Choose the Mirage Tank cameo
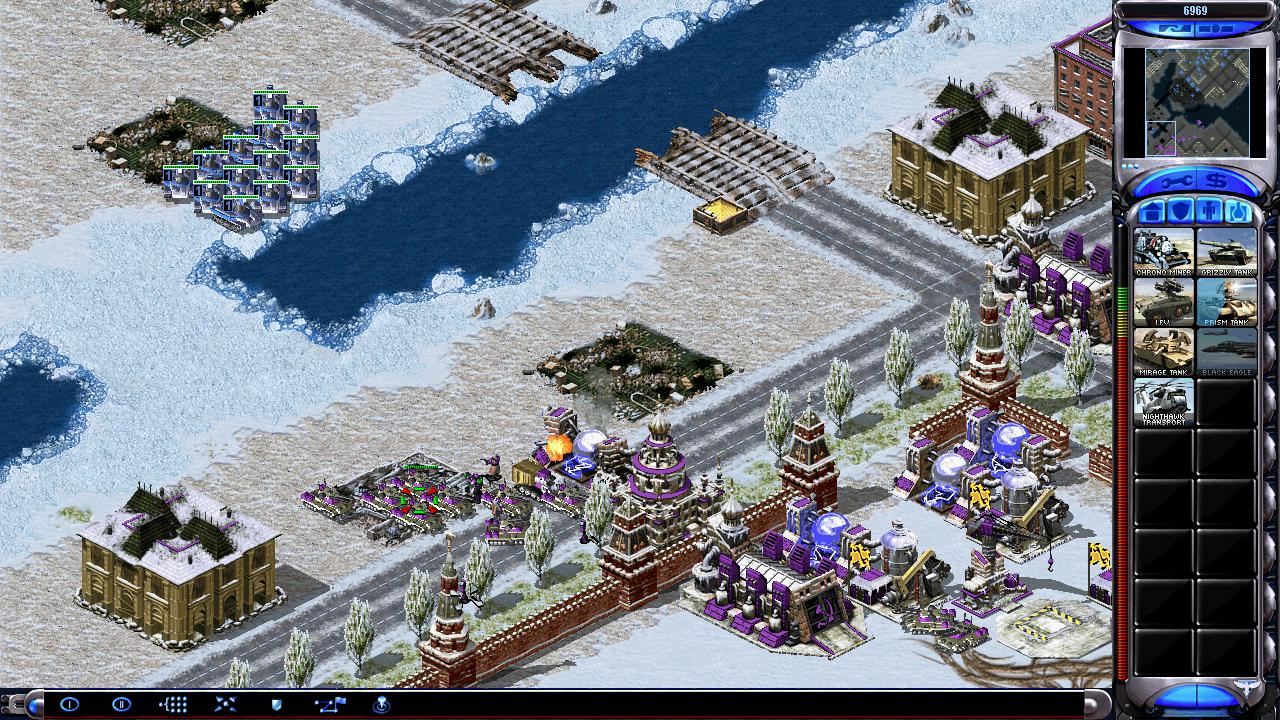Viewport: 1280px width, 720px height. click(1163, 352)
